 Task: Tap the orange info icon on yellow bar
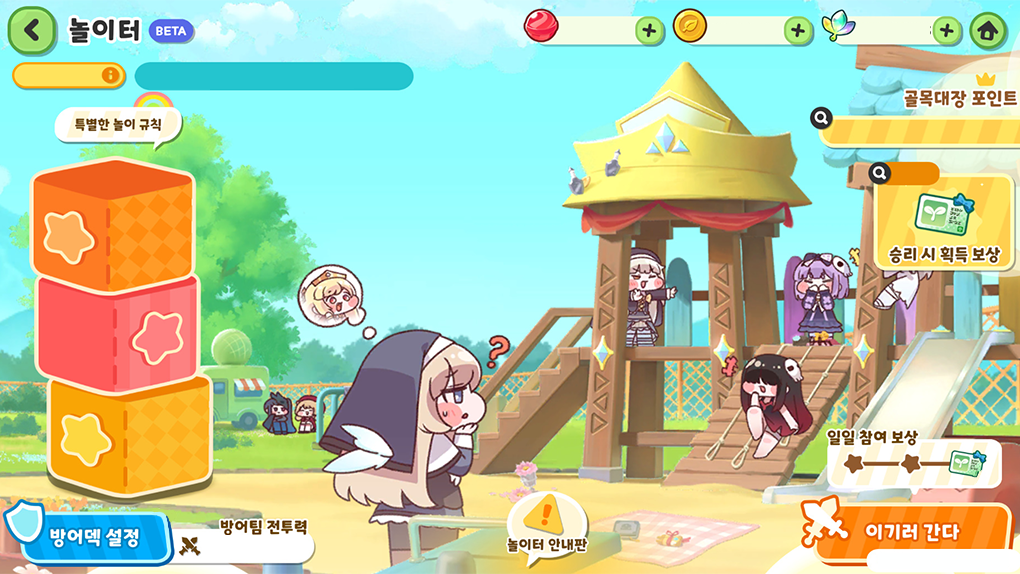[109, 76]
